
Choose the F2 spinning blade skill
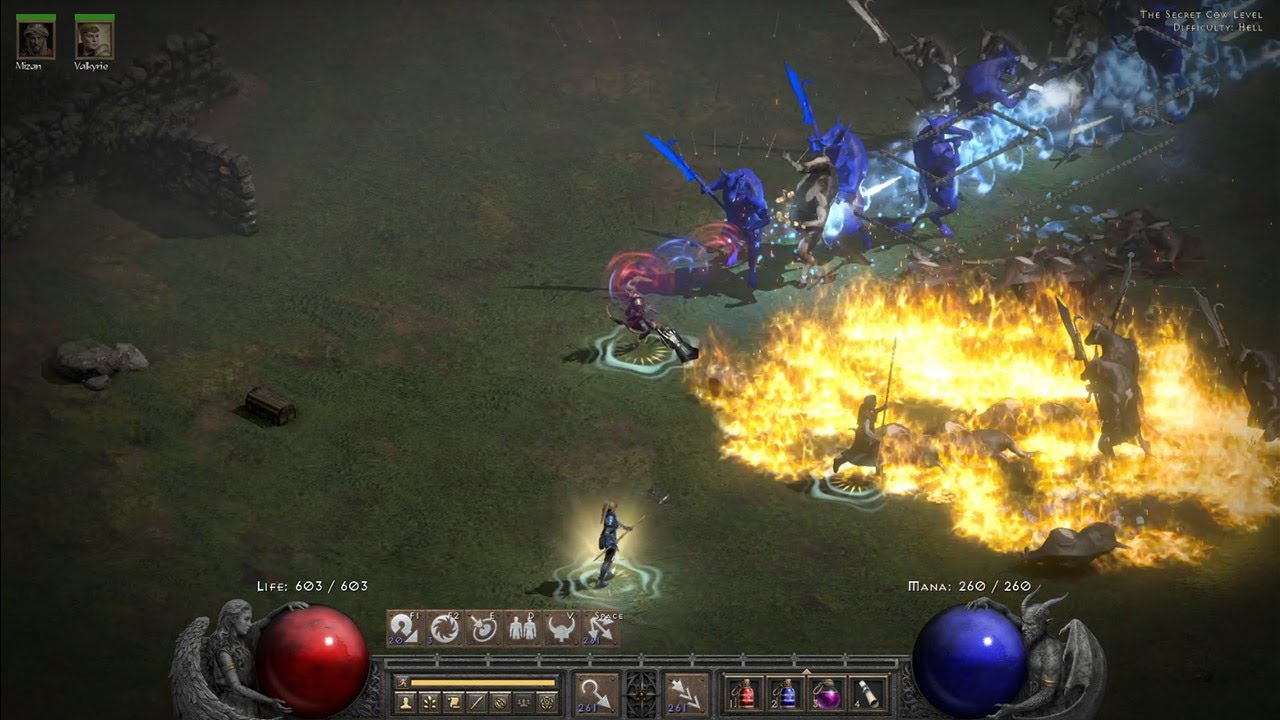(444, 629)
